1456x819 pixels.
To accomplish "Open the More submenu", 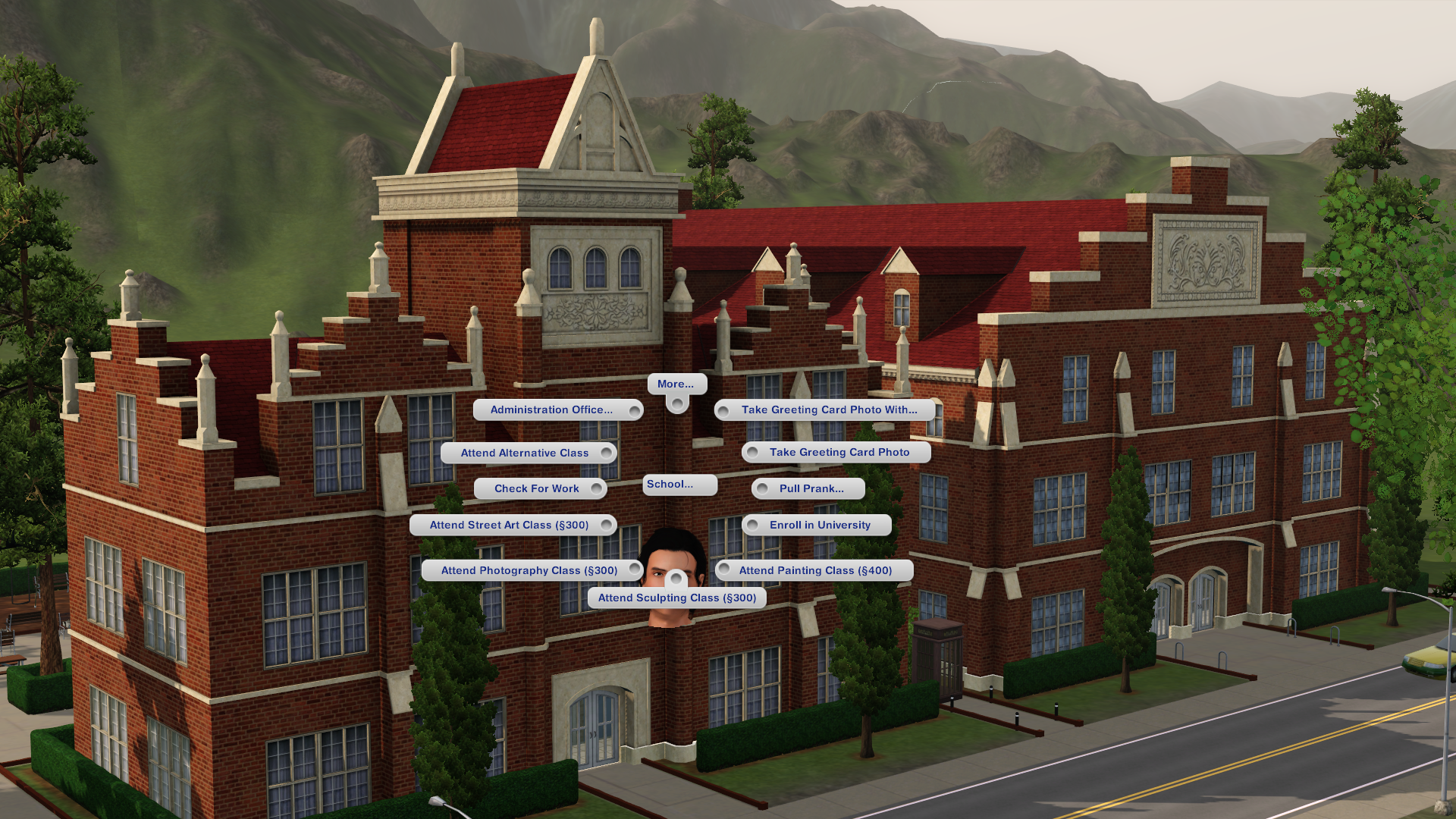I will coord(676,384).
